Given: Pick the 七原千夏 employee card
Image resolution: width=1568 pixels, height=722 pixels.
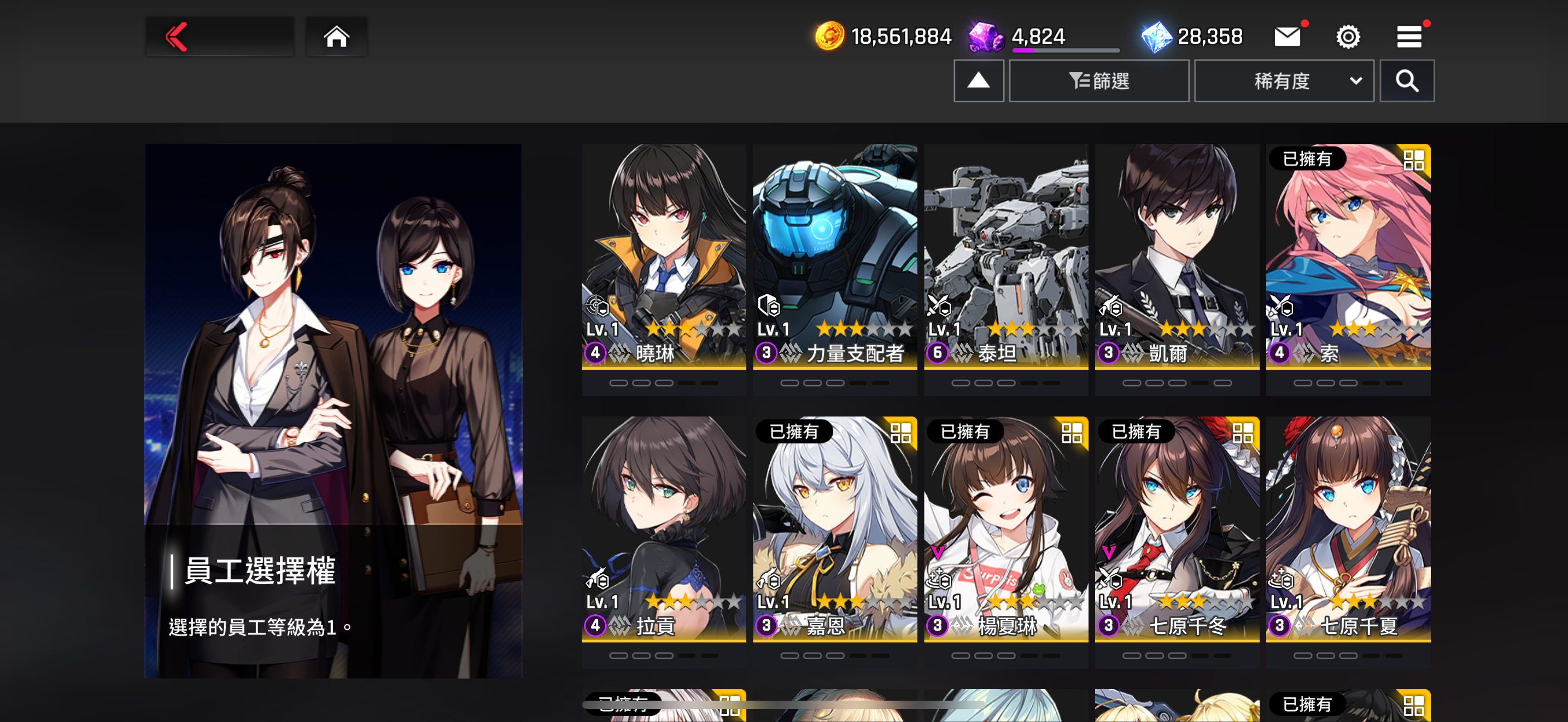Looking at the screenshot, I should 1348,528.
